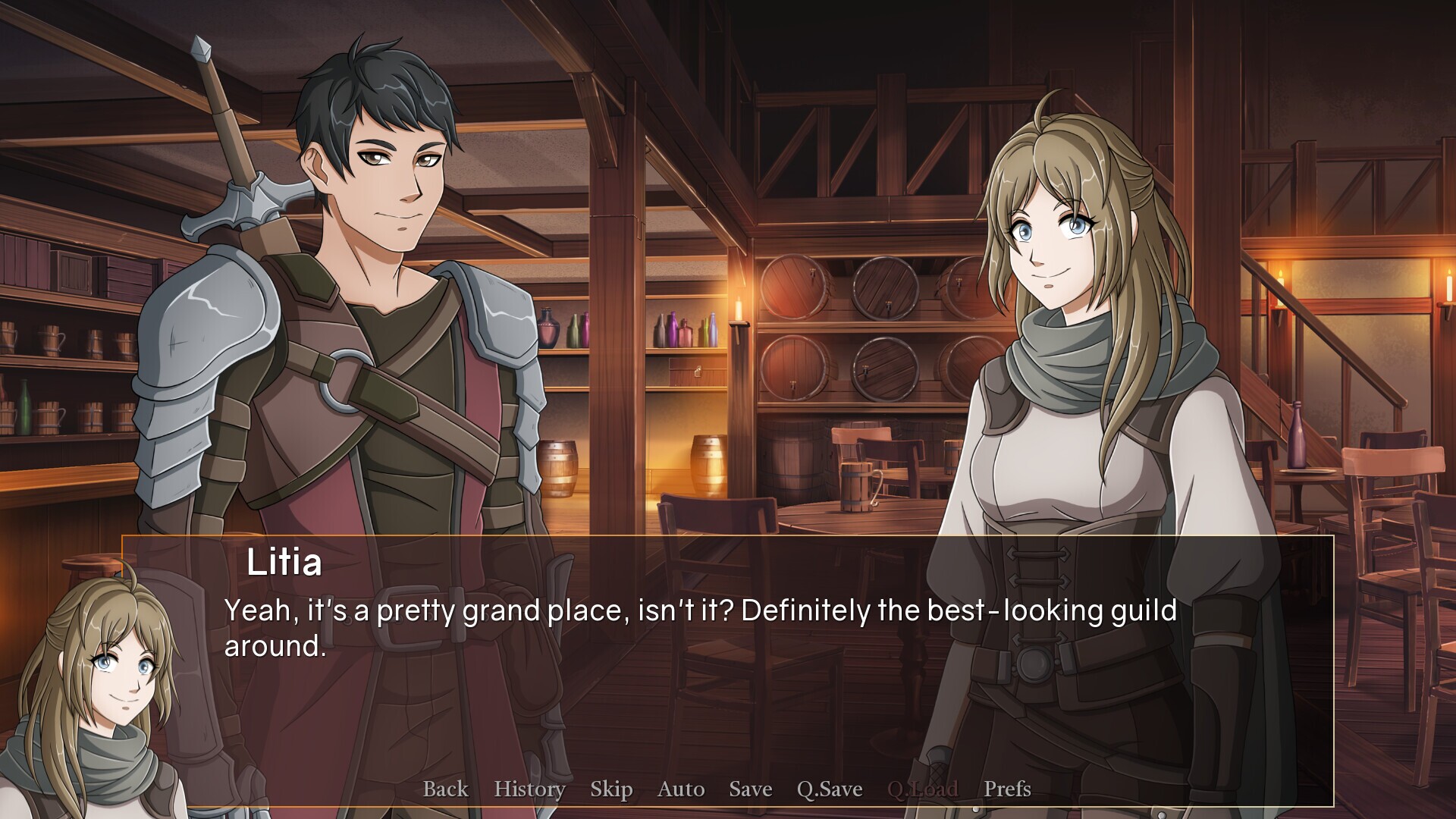The height and width of the screenshot is (819, 1456).
Task: Click the grayed-out Q.Load option
Action: [x=924, y=789]
